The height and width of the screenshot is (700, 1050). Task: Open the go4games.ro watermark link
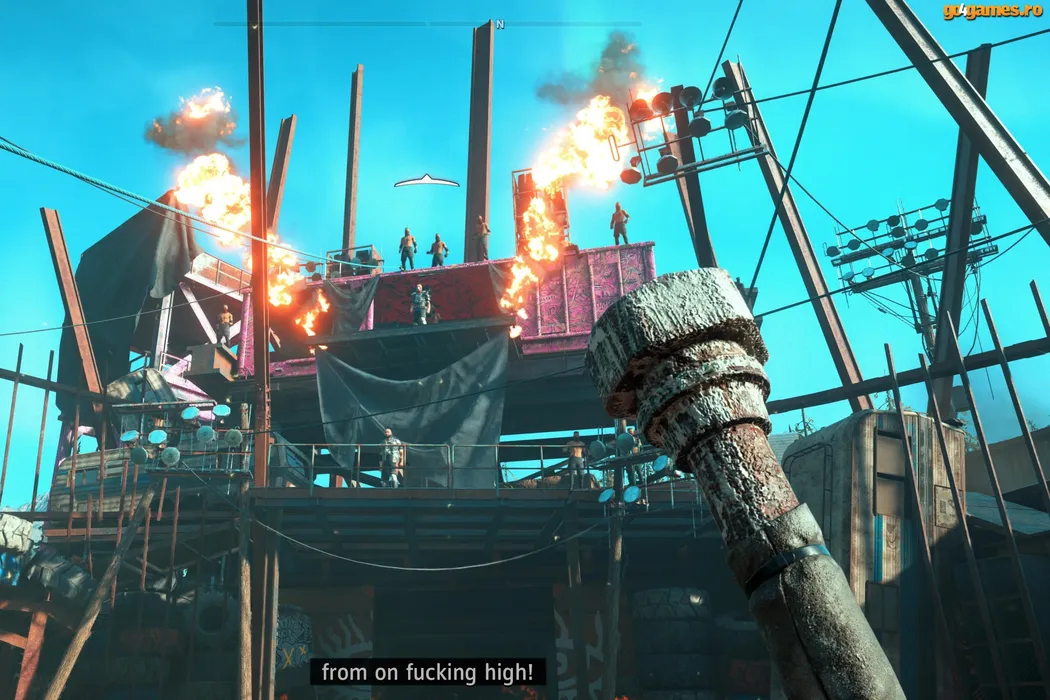pos(992,11)
